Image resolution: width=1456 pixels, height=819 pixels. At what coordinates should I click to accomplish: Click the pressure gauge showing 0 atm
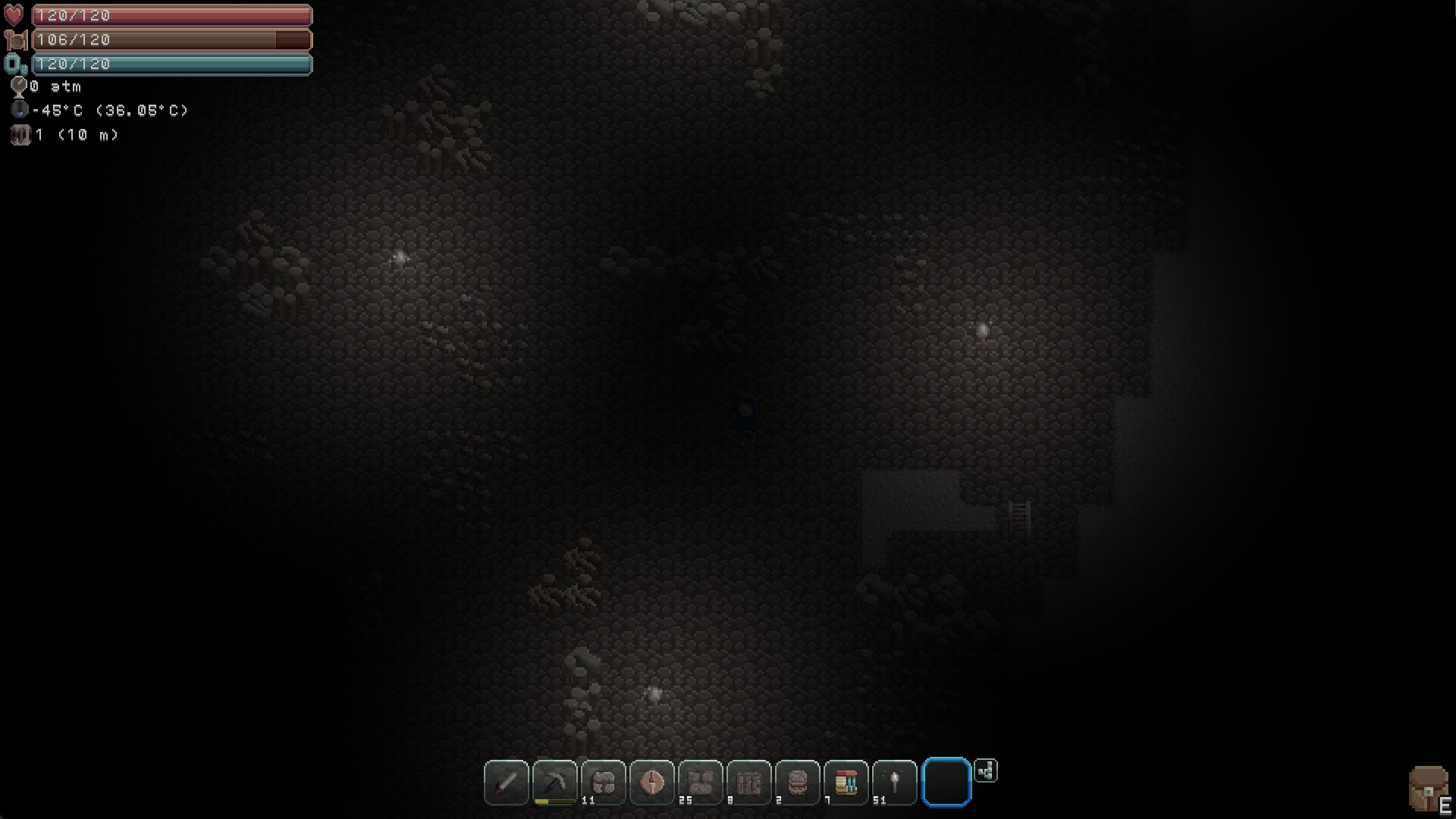click(20, 86)
